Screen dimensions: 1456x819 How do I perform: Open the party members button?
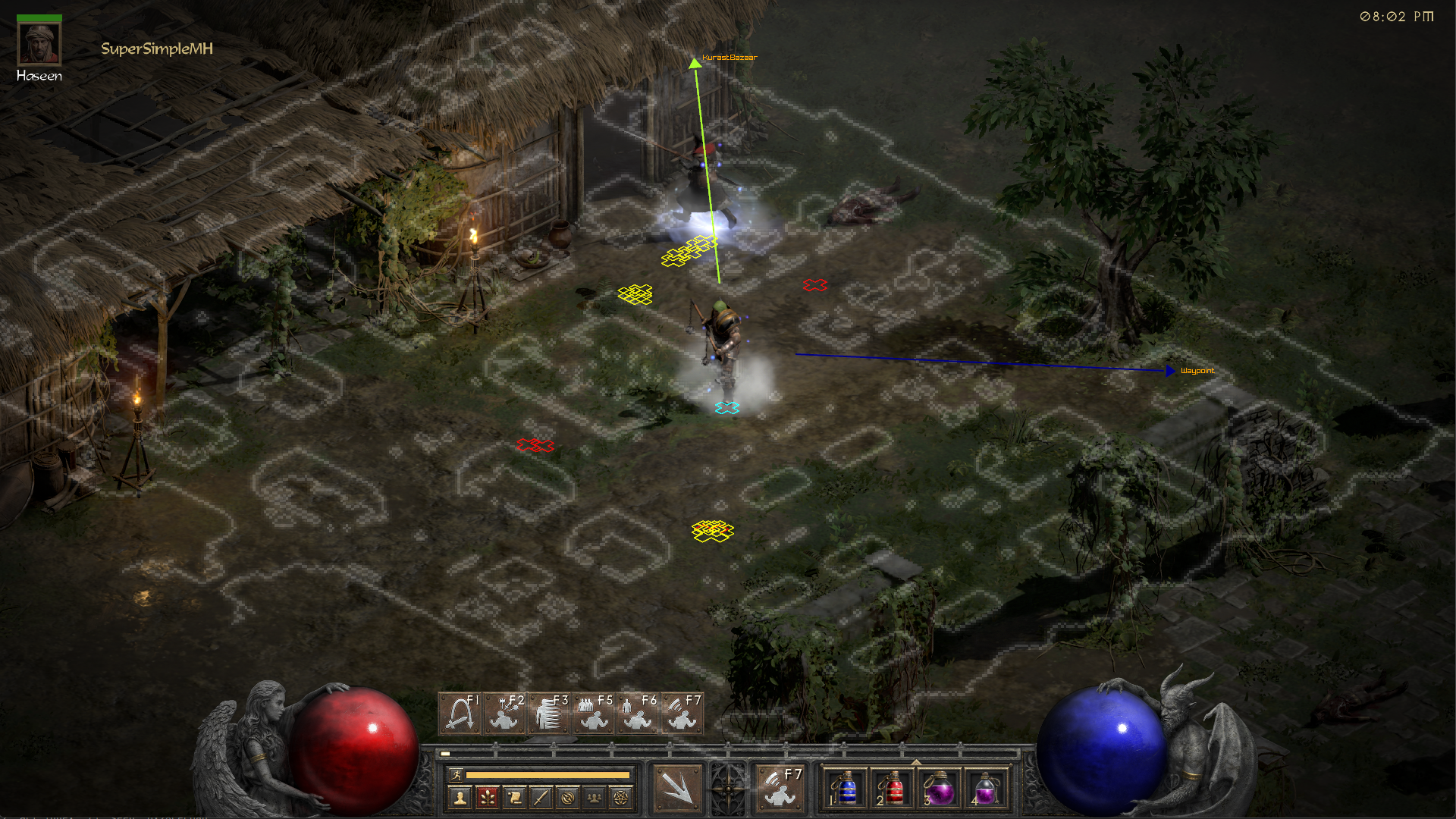tap(595, 798)
